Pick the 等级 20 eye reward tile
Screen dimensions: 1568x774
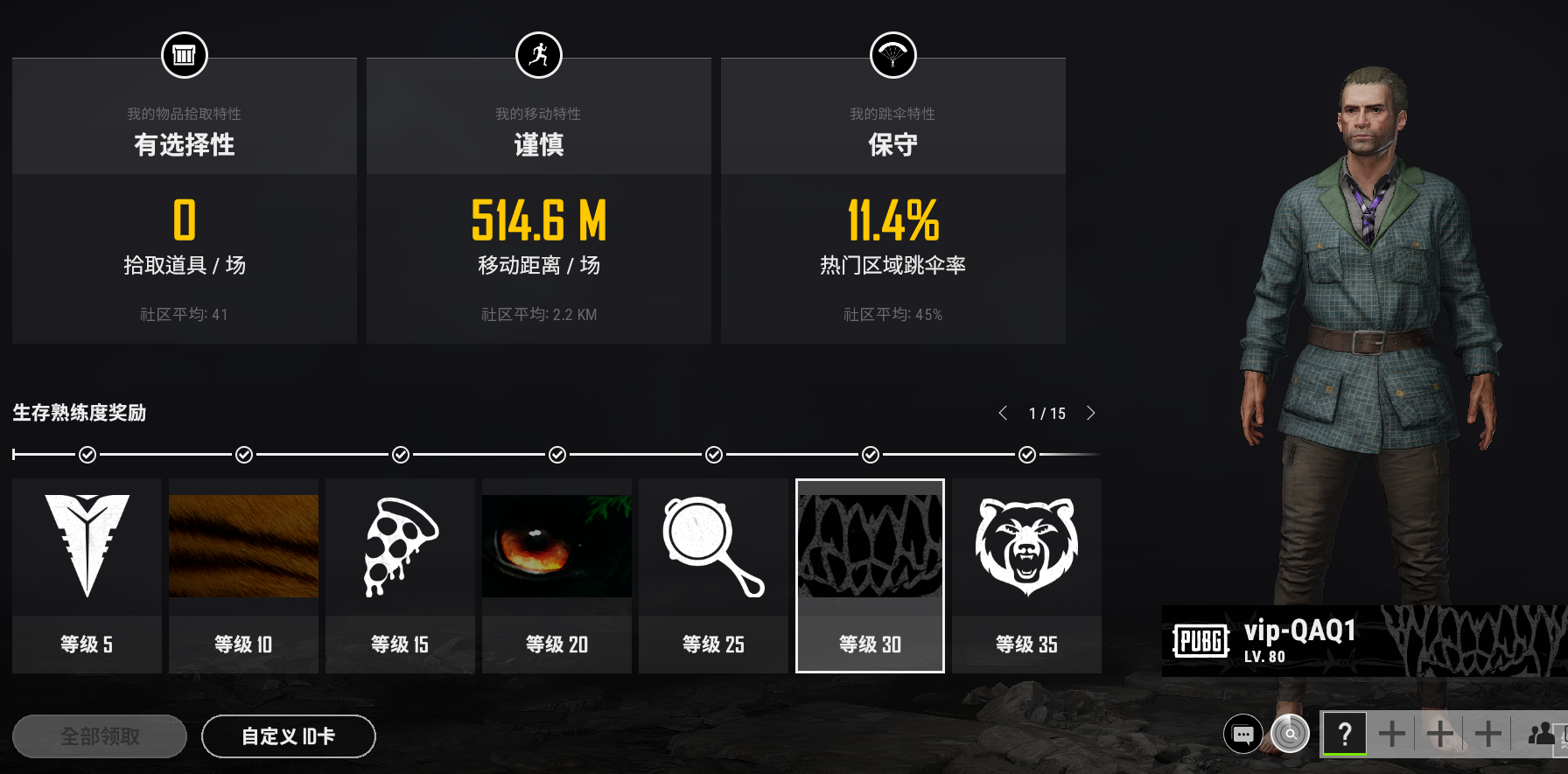(x=556, y=575)
